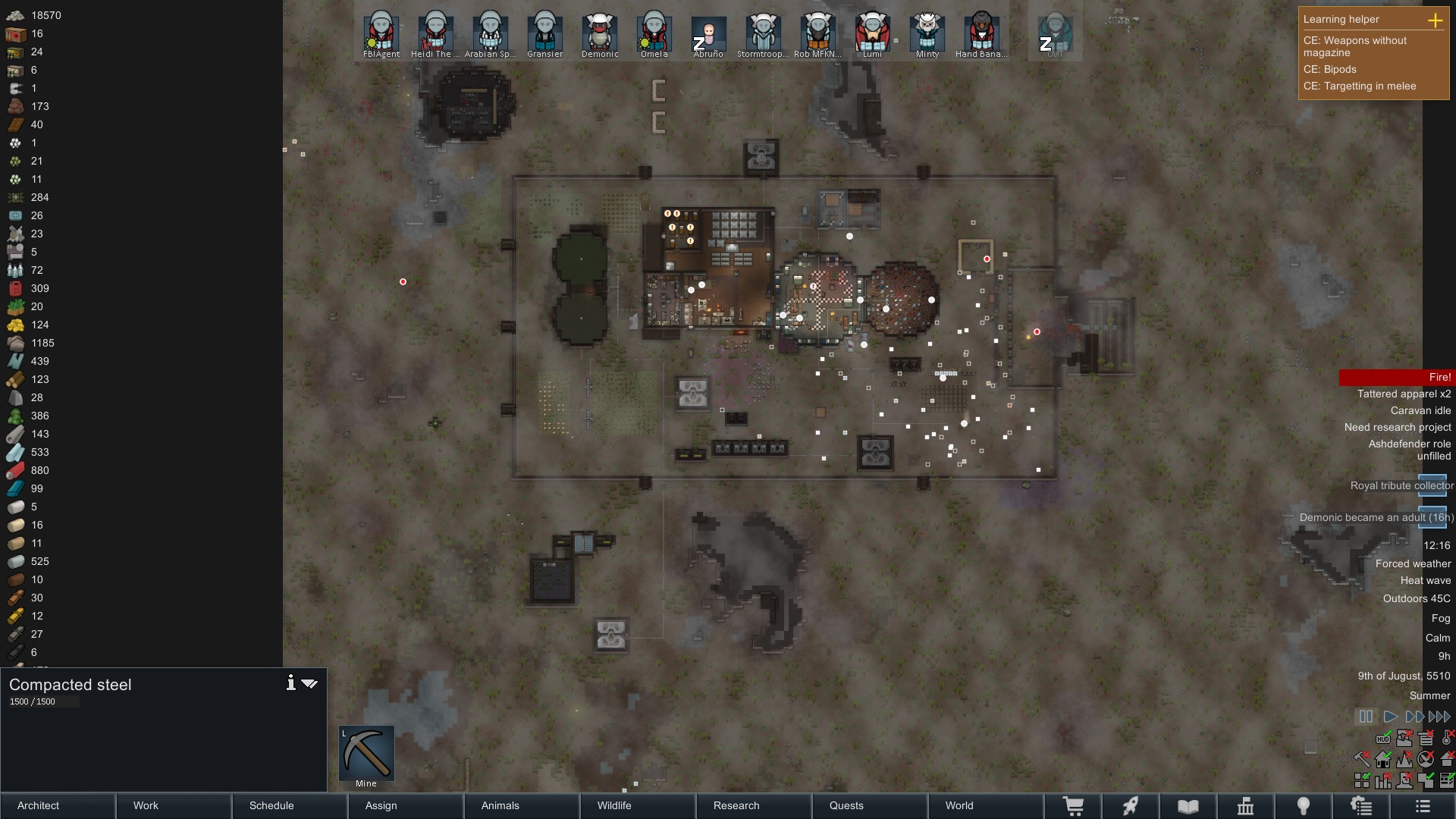Activate the Mine pickaxe command
Image resolution: width=1456 pixels, height=819 pixels.
coord(366,753)
